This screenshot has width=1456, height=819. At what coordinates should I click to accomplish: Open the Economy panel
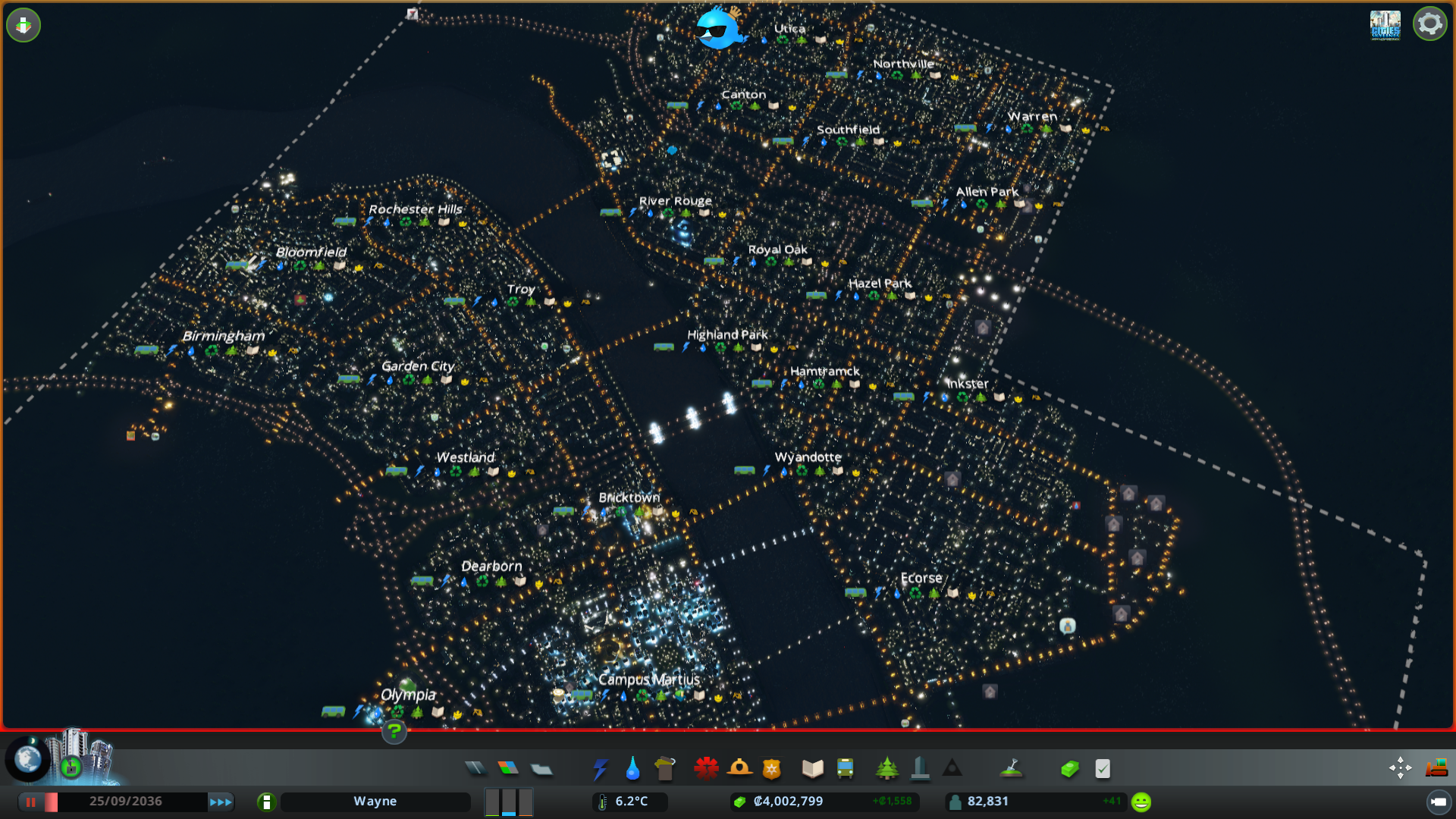click(x=1069, y=767)
